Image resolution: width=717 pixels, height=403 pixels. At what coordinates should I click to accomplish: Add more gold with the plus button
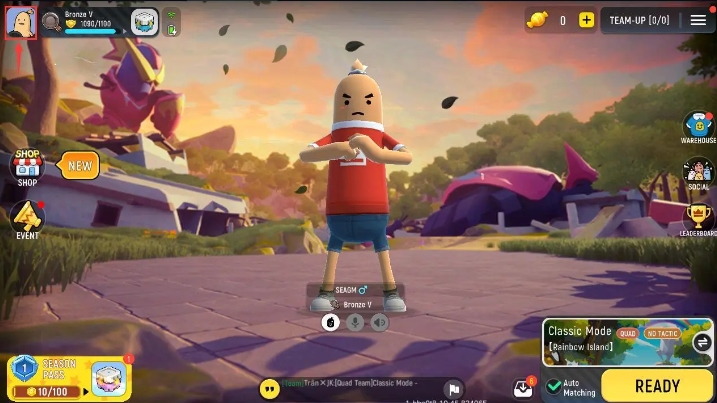pyautogui.click(x=586, y=20)
